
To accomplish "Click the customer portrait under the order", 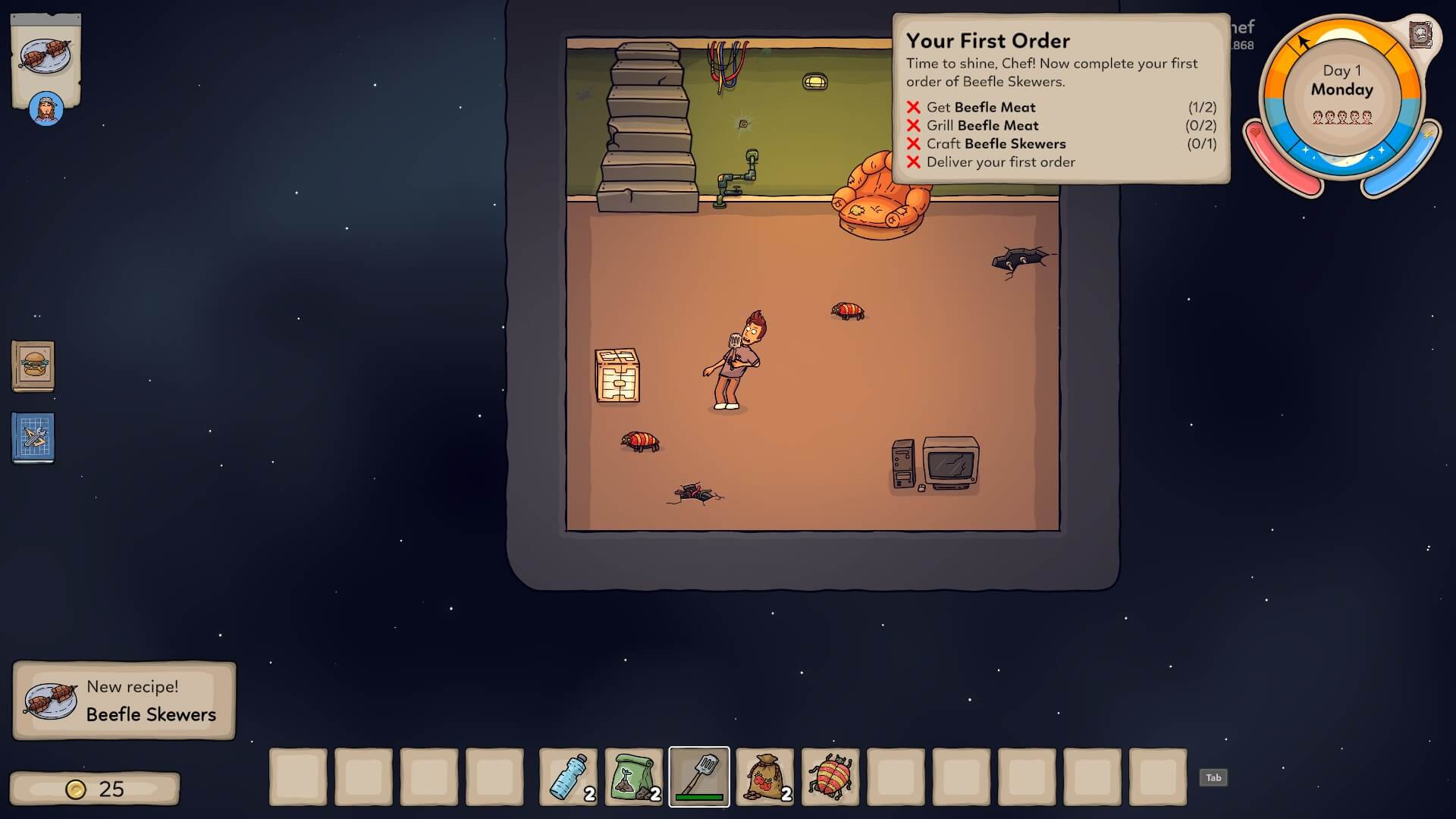I will click(46, 109).
